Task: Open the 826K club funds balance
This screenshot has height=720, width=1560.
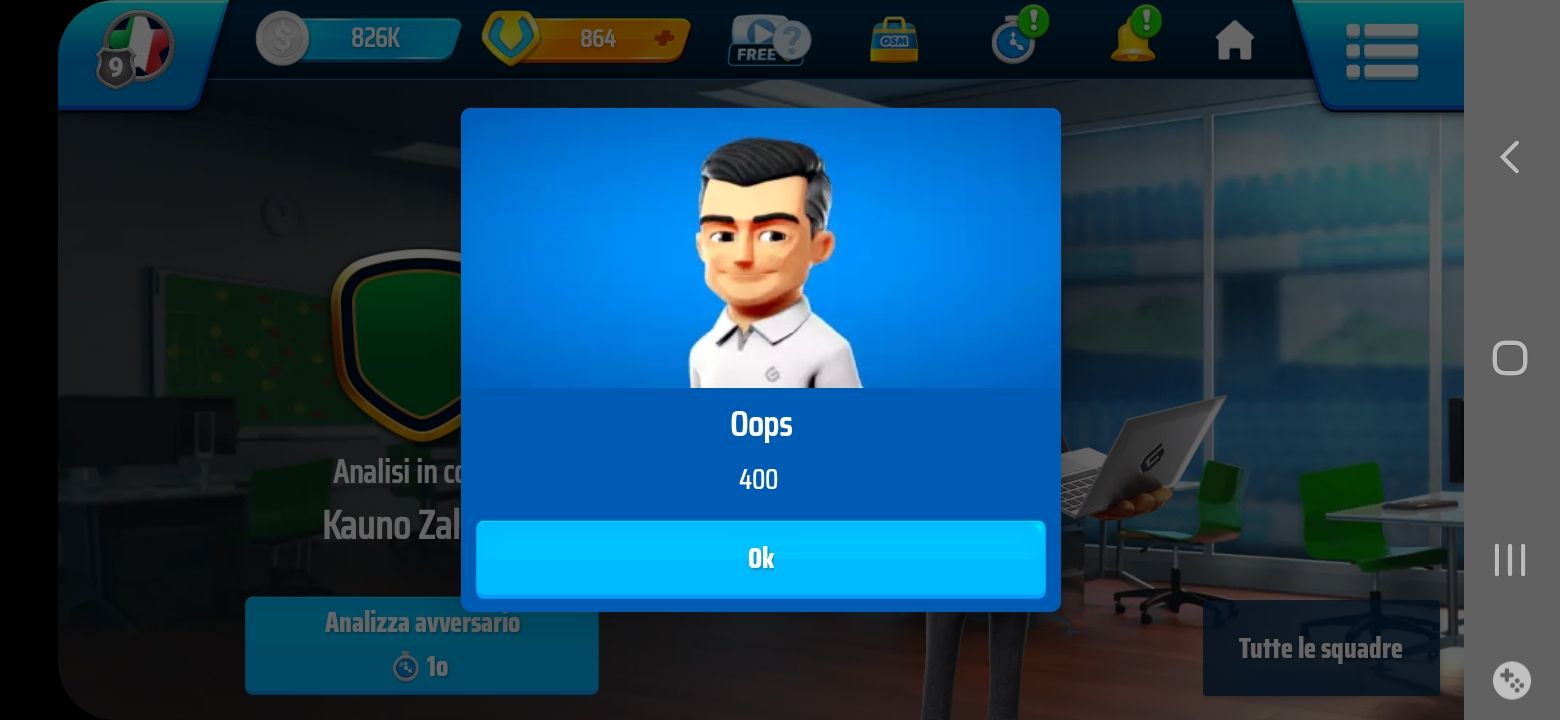Action: (x=360, y=39)
